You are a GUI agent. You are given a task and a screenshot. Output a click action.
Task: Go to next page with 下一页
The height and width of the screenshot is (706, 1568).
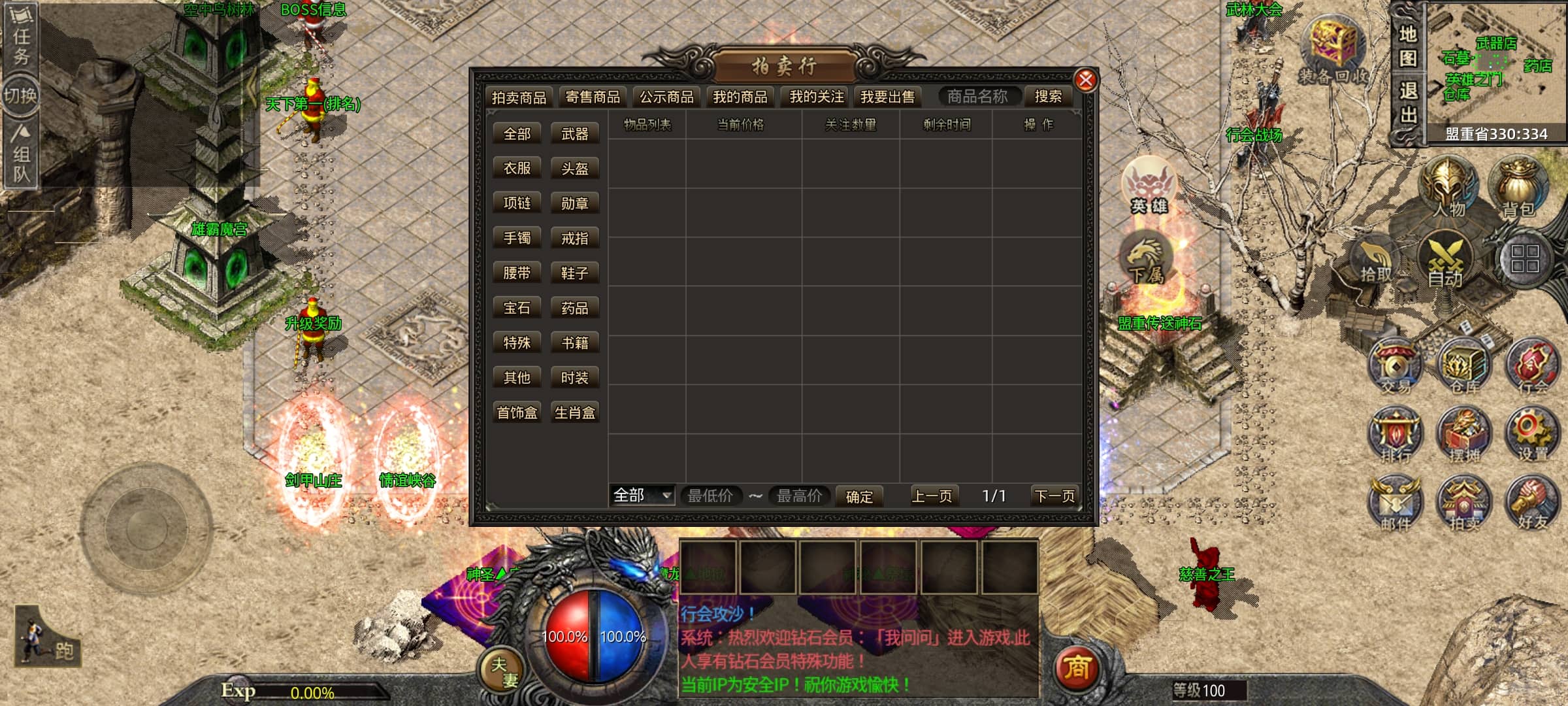click(x=1054, y=496)
